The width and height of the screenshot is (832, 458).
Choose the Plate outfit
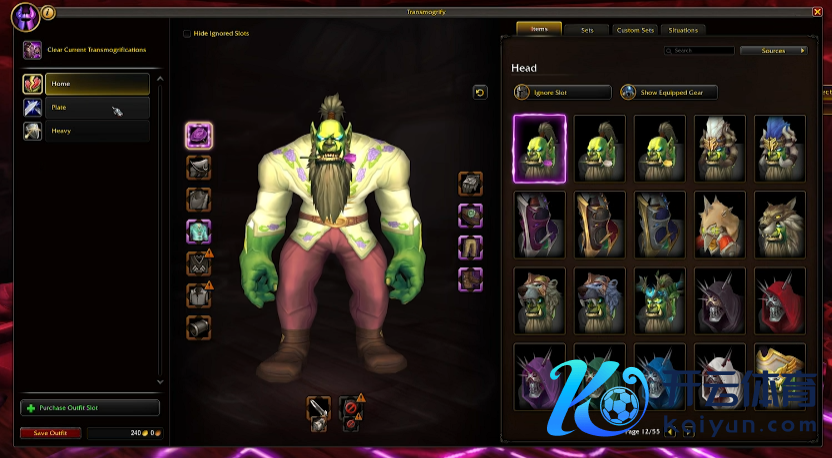pyautogui.click(x=97, y=107)
